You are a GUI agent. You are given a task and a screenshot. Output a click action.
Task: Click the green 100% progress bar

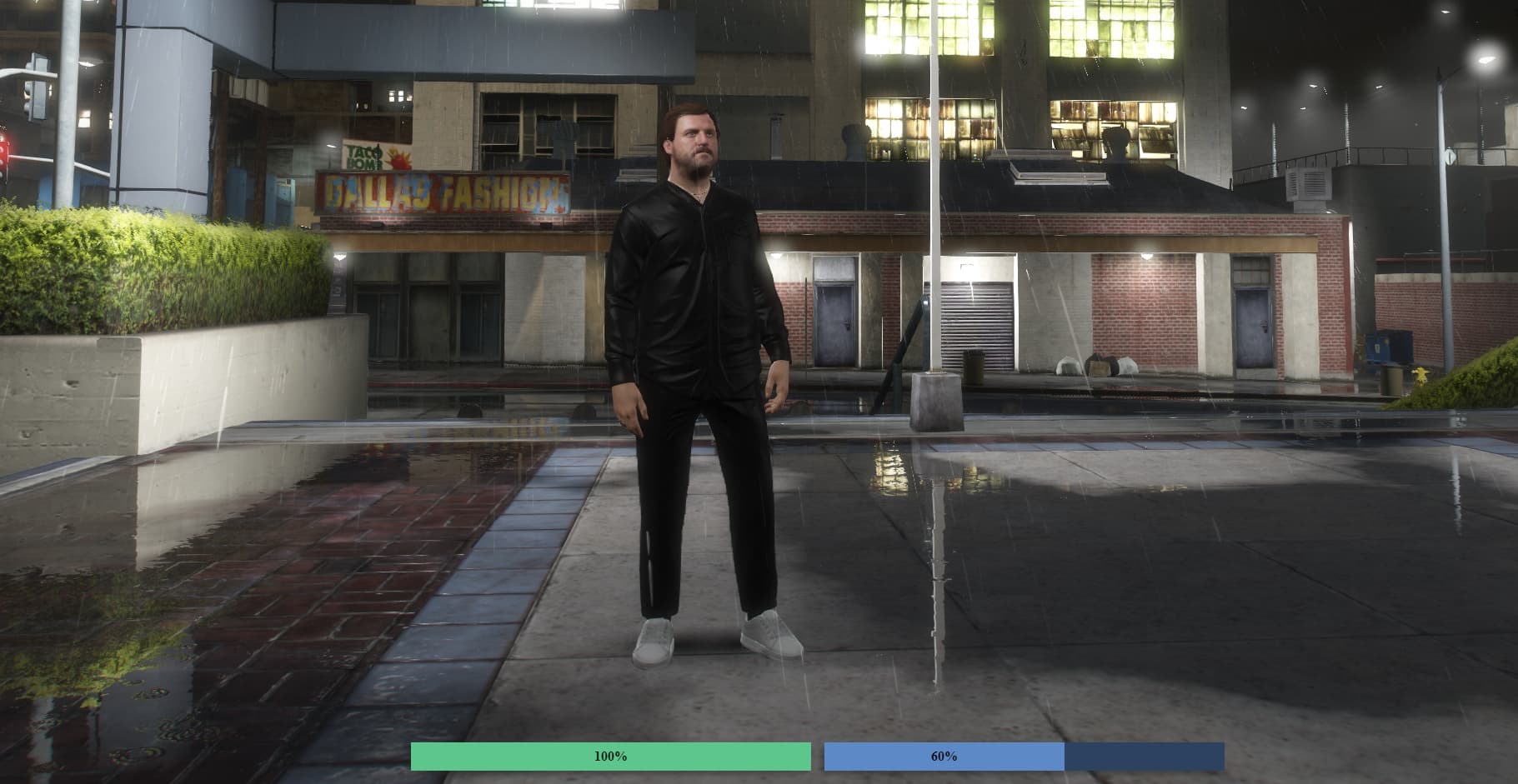pos(611,757)
